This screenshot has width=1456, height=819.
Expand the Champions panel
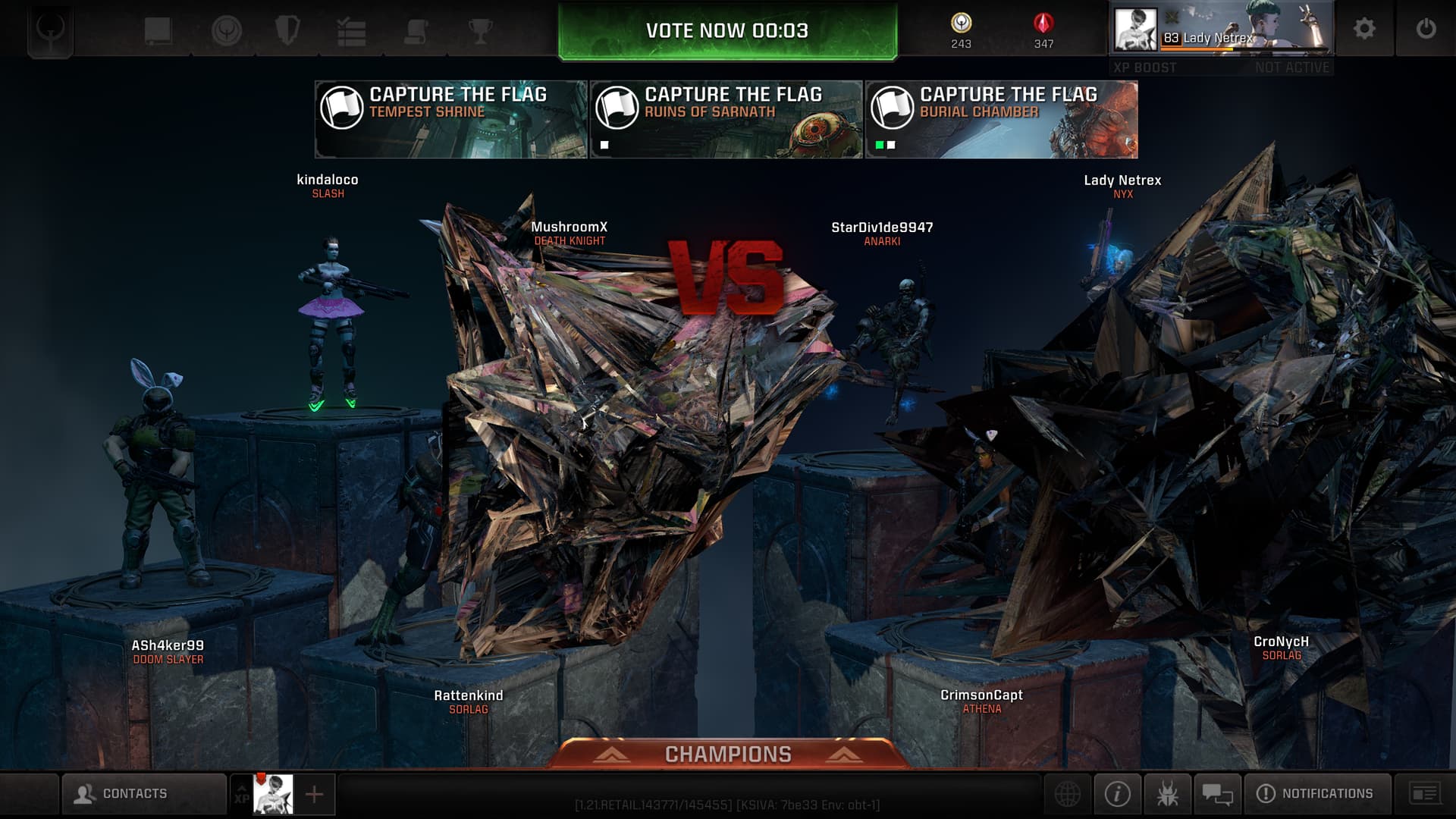coord(728,754)
